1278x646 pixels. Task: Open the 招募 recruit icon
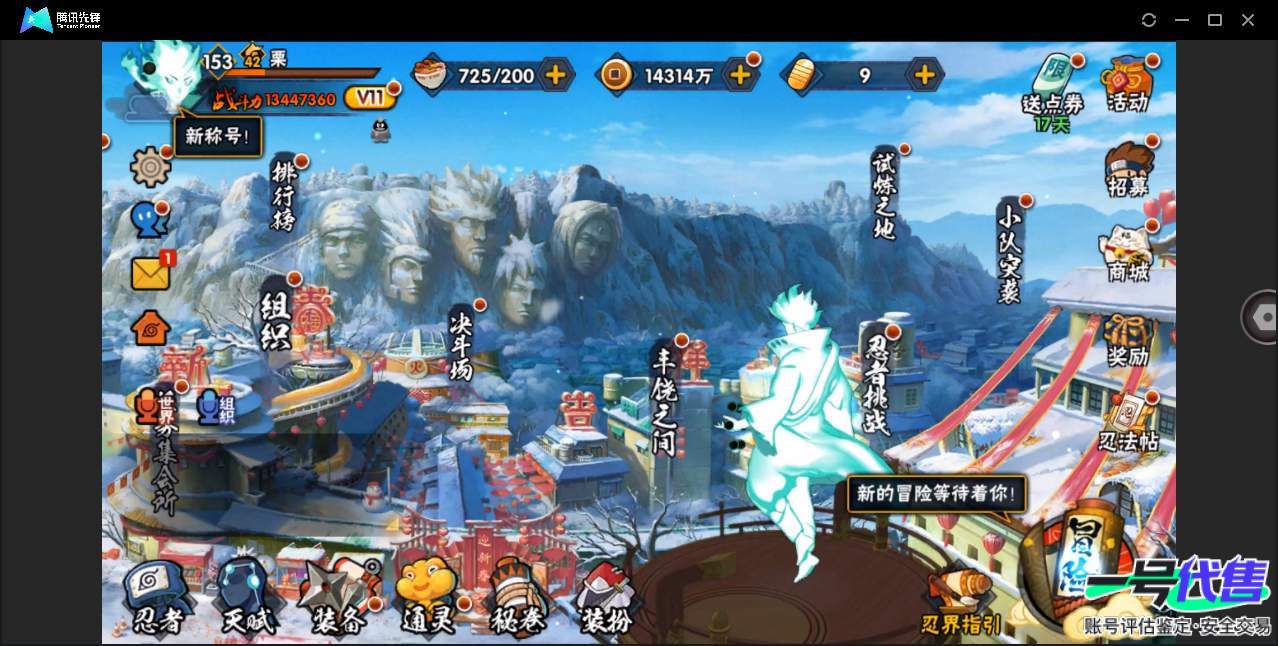coord(1128,169)
